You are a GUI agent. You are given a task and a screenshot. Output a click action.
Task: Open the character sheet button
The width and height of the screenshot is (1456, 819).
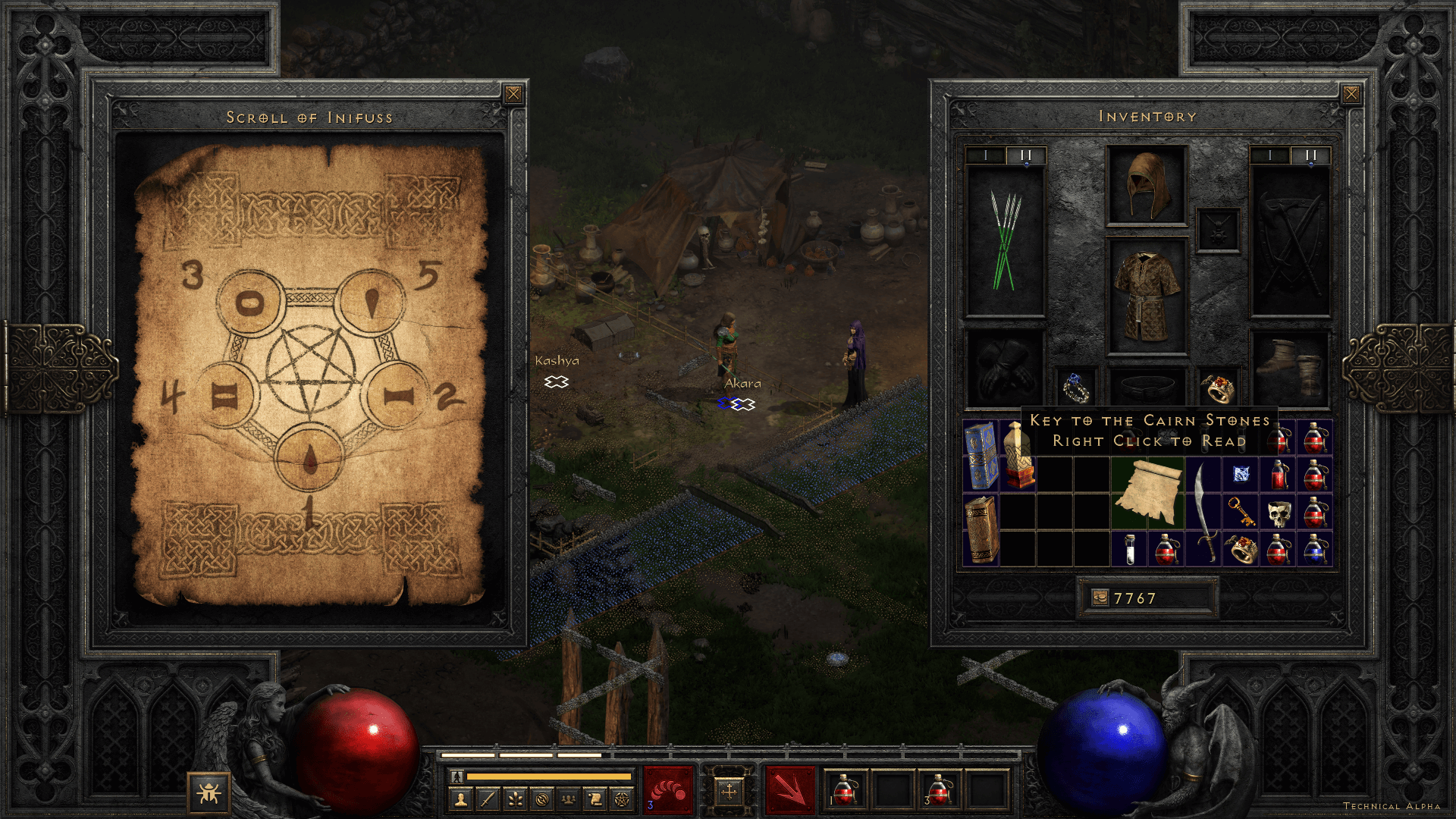460,799
